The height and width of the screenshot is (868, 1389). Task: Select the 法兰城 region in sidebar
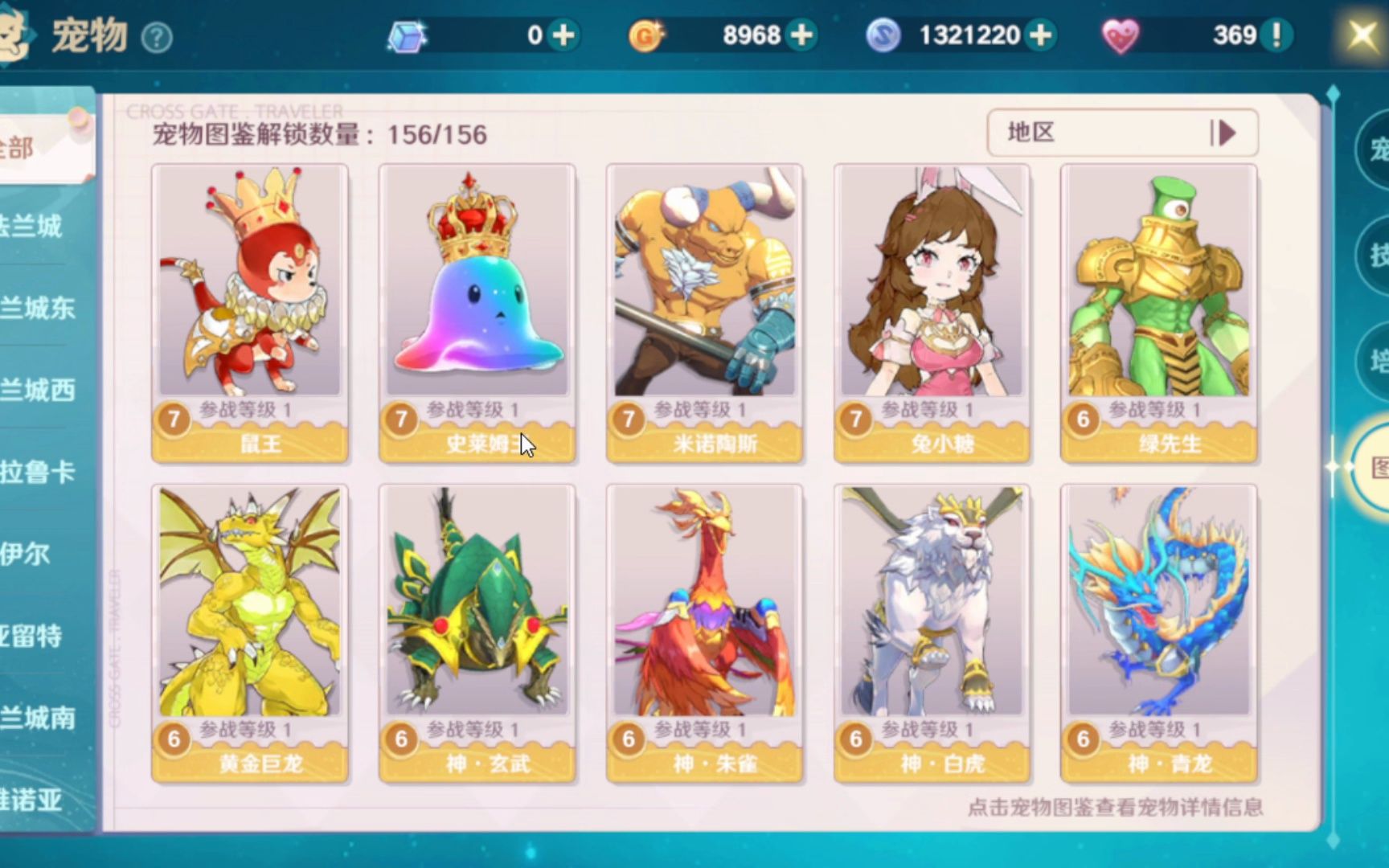pyautogui.click(x=32, y=227)
